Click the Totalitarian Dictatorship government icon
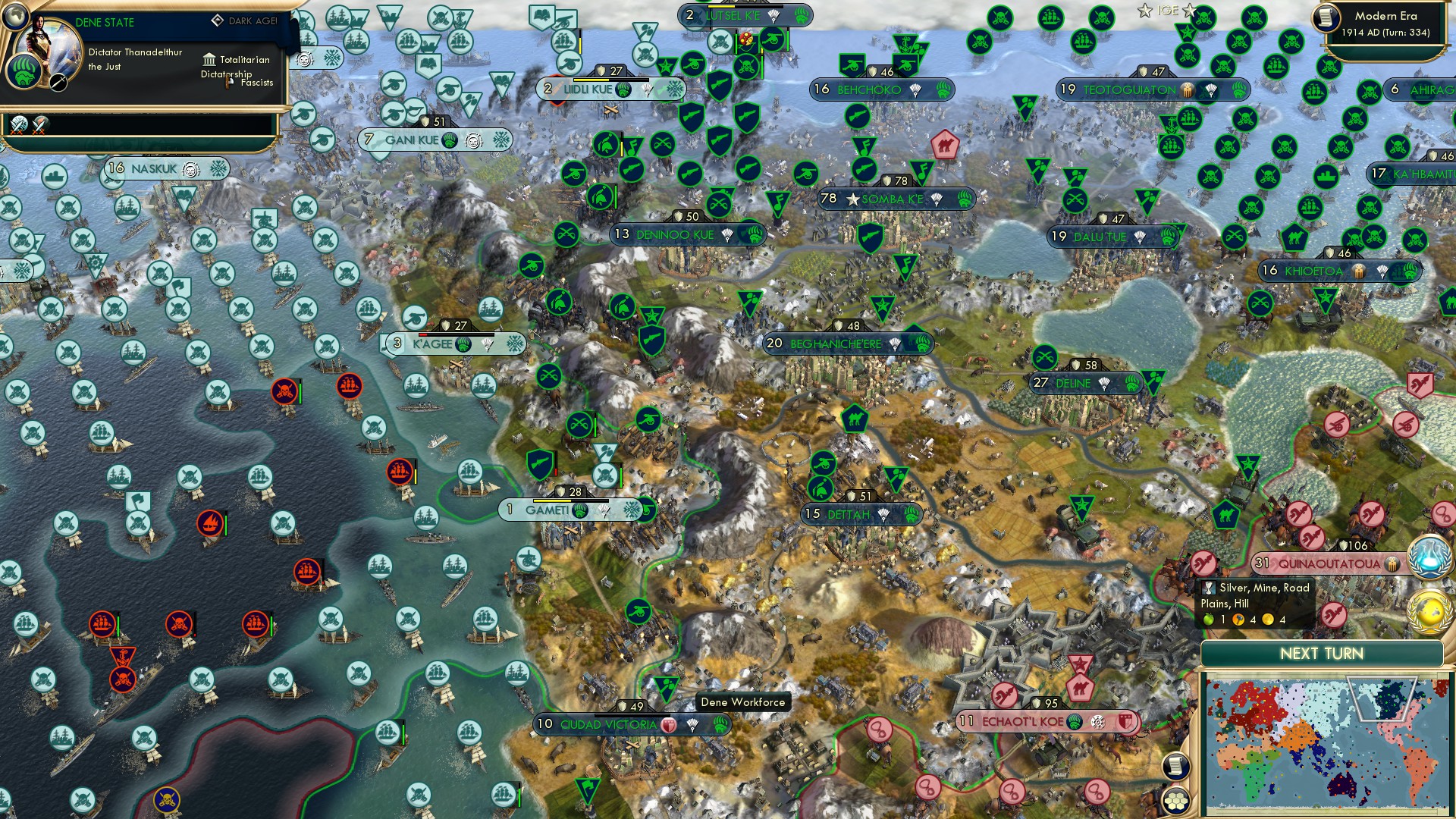This screenshot has width=1456, height=819. (x=209, y=60)
